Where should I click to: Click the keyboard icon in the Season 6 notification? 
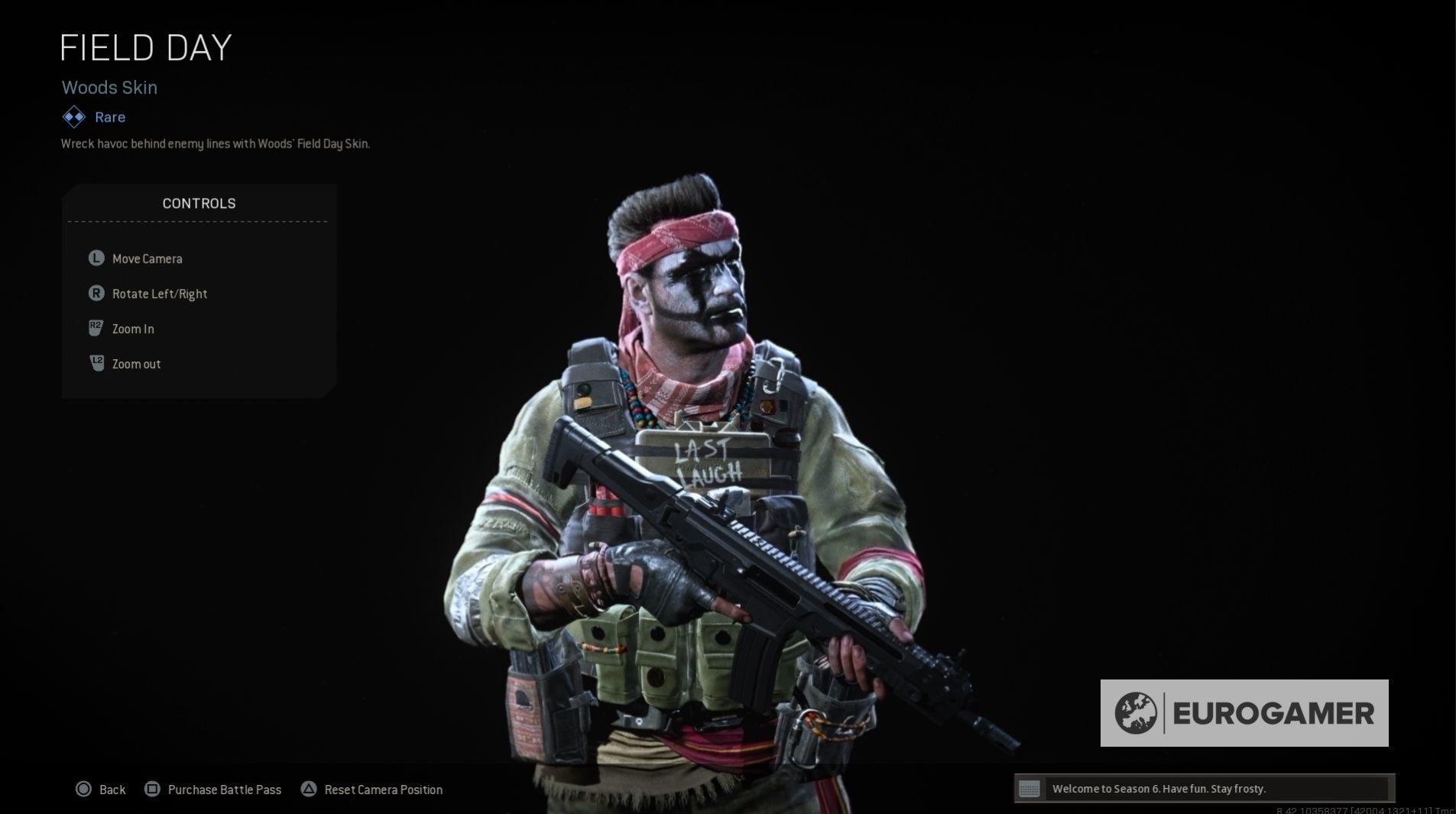click(x=1030, y=788)
